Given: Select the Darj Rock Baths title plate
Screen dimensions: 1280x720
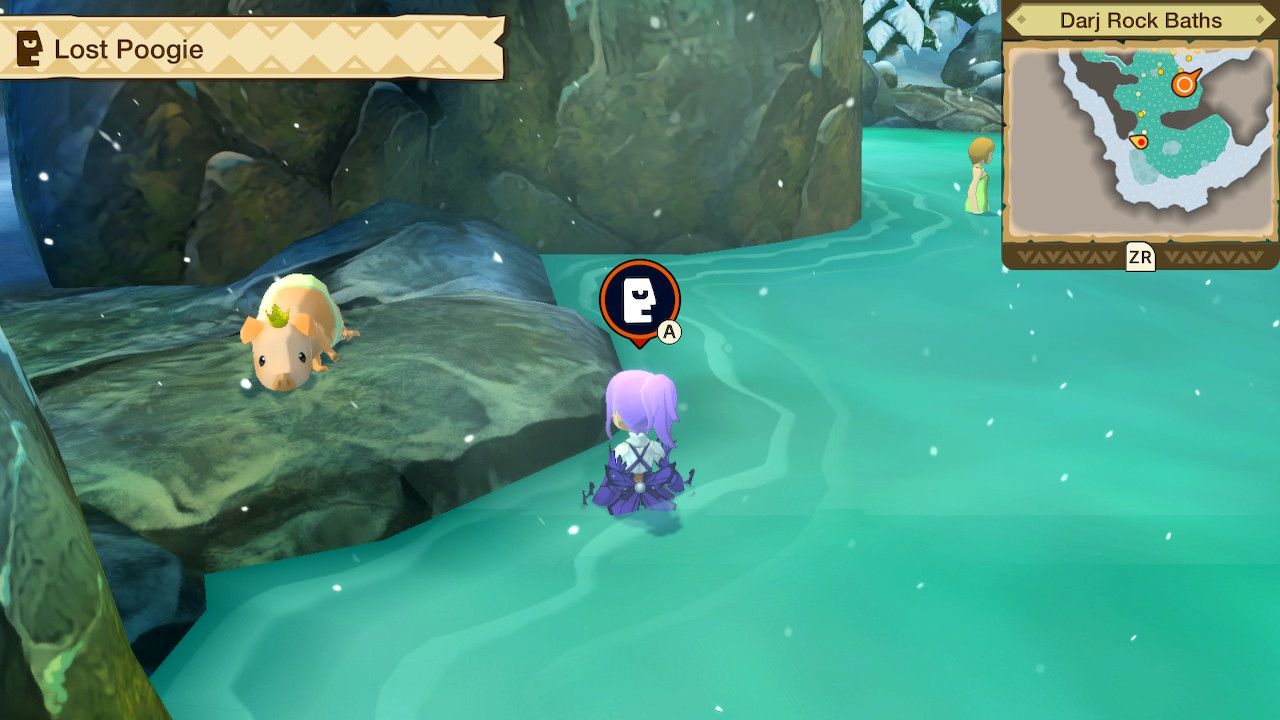Looking at the screenshot, I should click(x=1142, y=20).
